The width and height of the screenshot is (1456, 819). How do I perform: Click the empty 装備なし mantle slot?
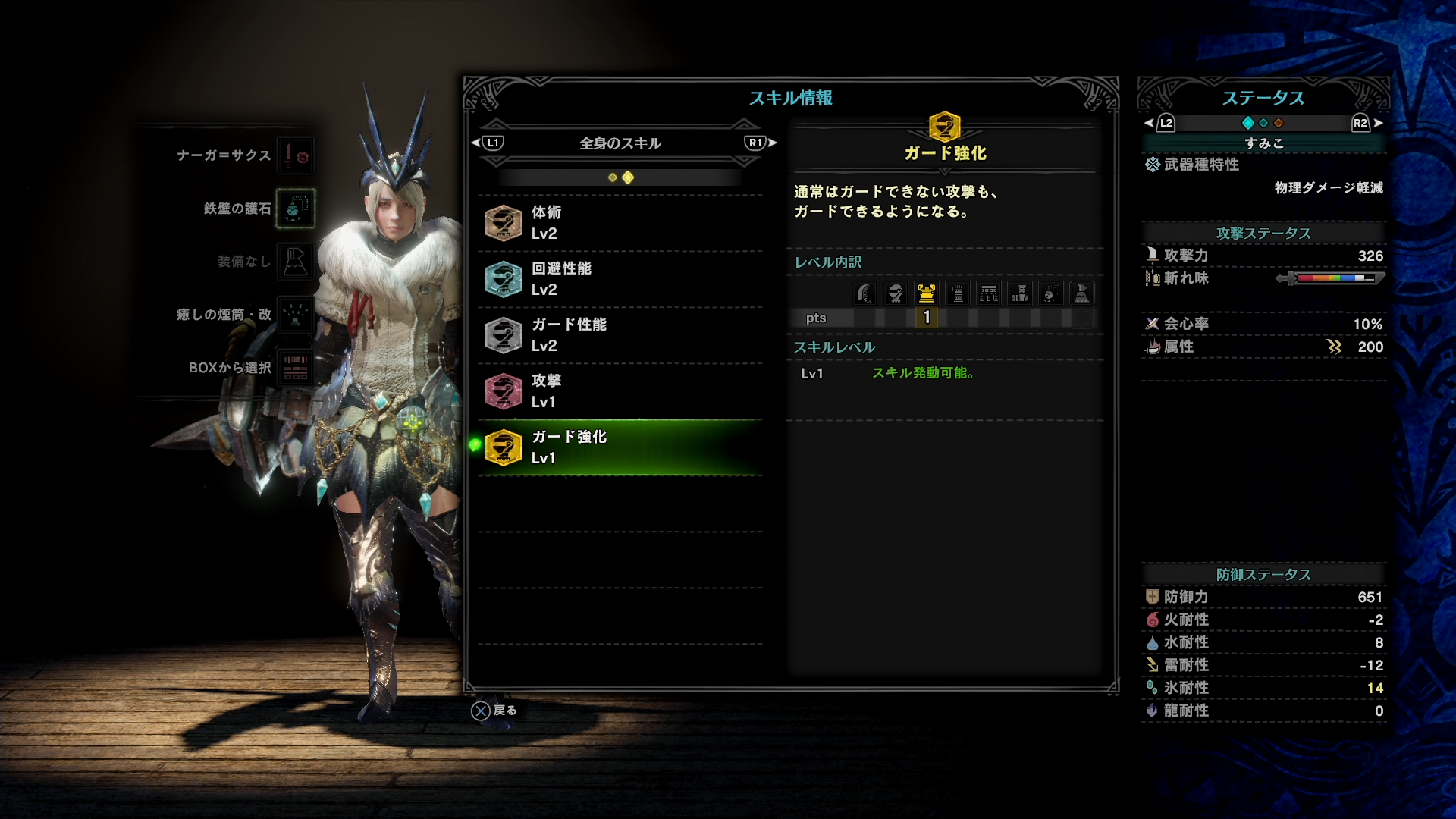tap(296, 262)
